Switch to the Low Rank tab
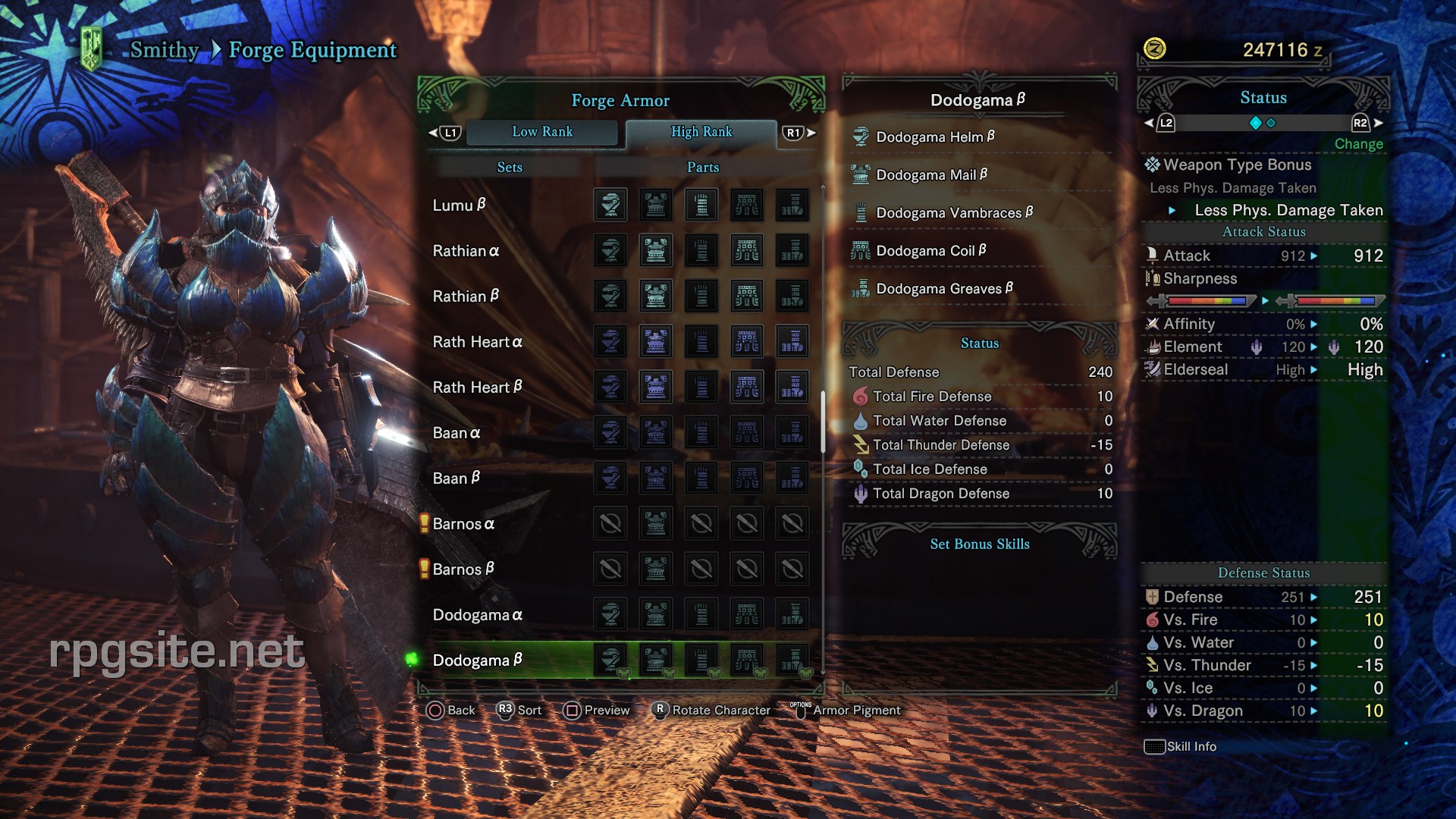This screenshot has width=1456, height=819. [x=543, y=132]
